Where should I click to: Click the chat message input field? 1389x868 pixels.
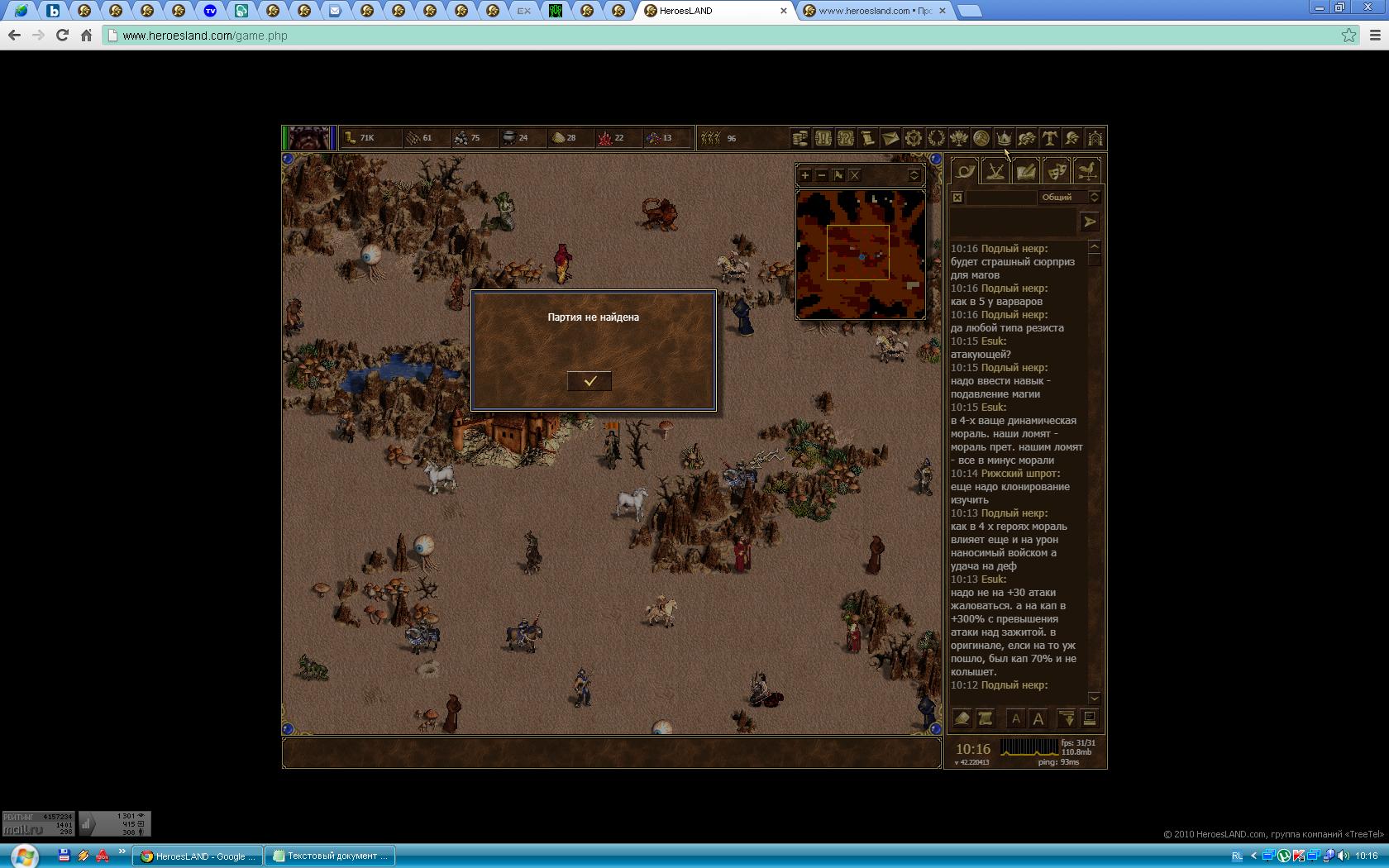click(1013, 222)
